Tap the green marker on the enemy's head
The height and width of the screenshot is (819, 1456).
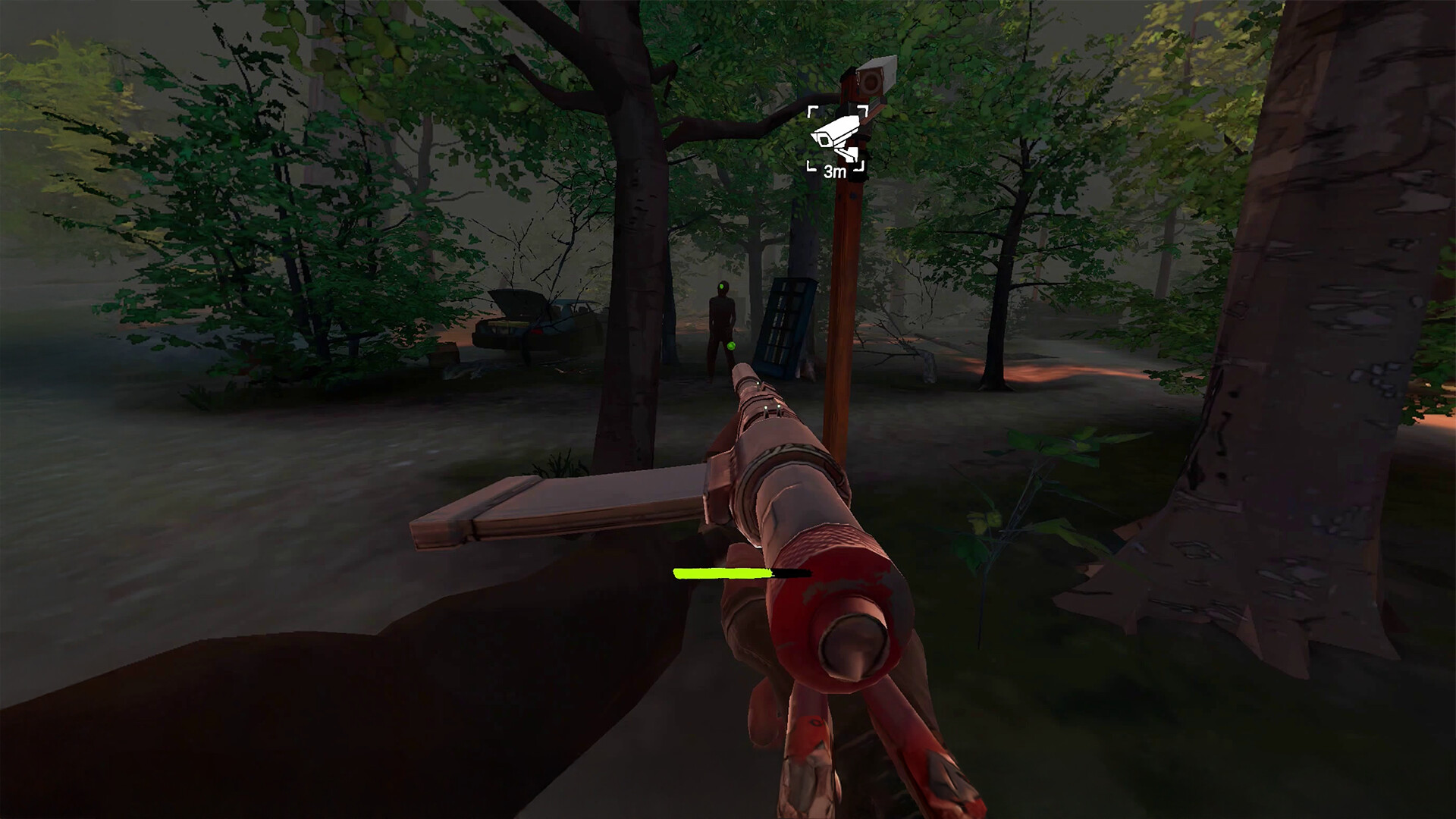pos(723,287)
